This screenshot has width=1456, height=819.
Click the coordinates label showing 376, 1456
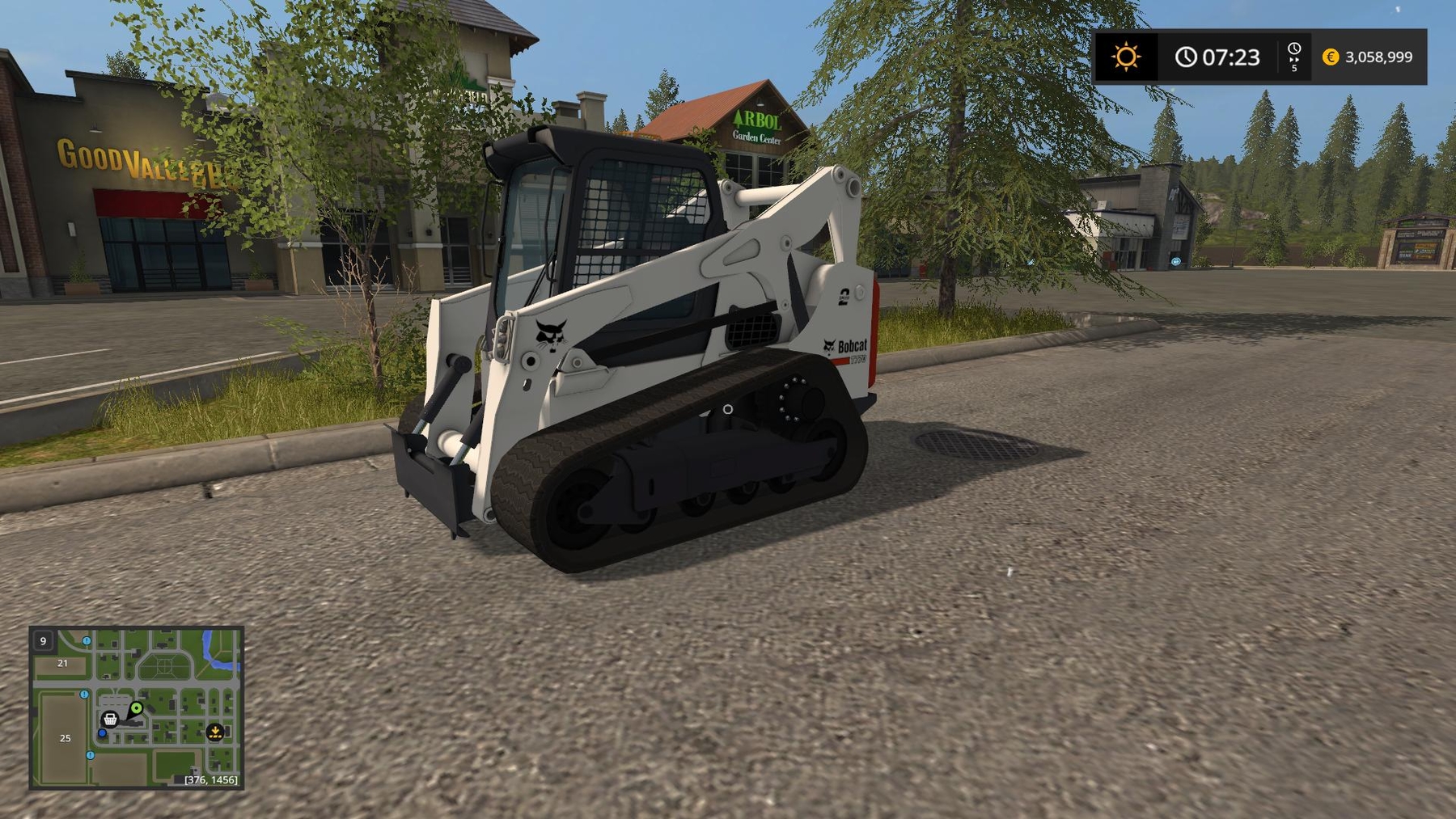point(211,779)
